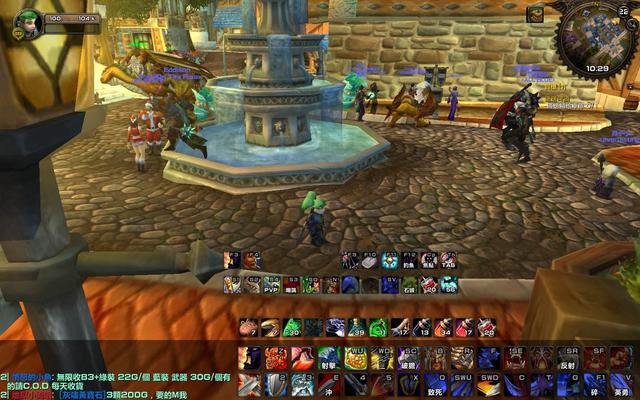The width and height of the screenshot is (640, 400).
Task: Click the minimap clock showing 10:29
Action: (x=597, y=69)
